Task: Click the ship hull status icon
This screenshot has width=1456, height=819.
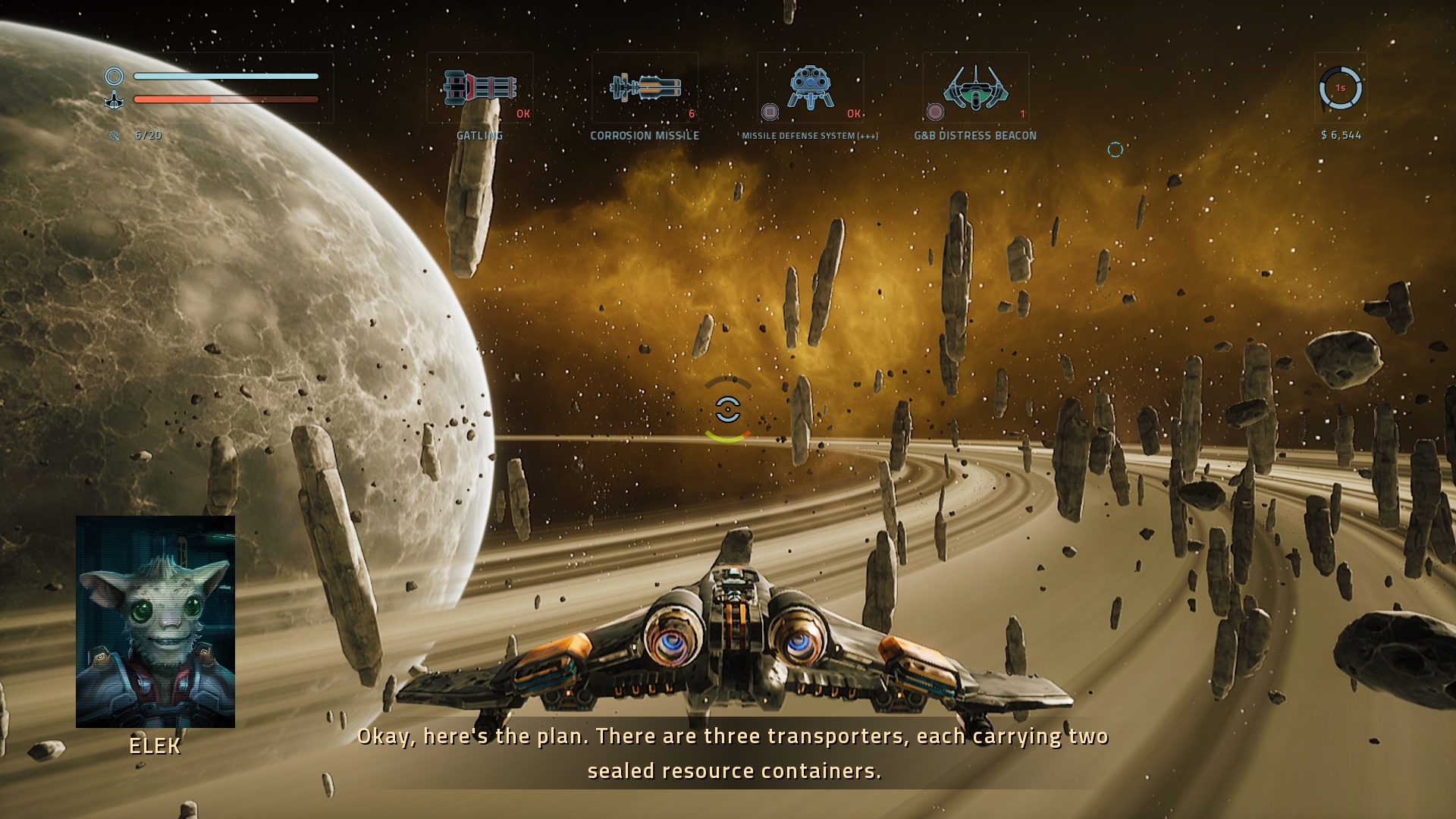Action: tap(114, 99)
